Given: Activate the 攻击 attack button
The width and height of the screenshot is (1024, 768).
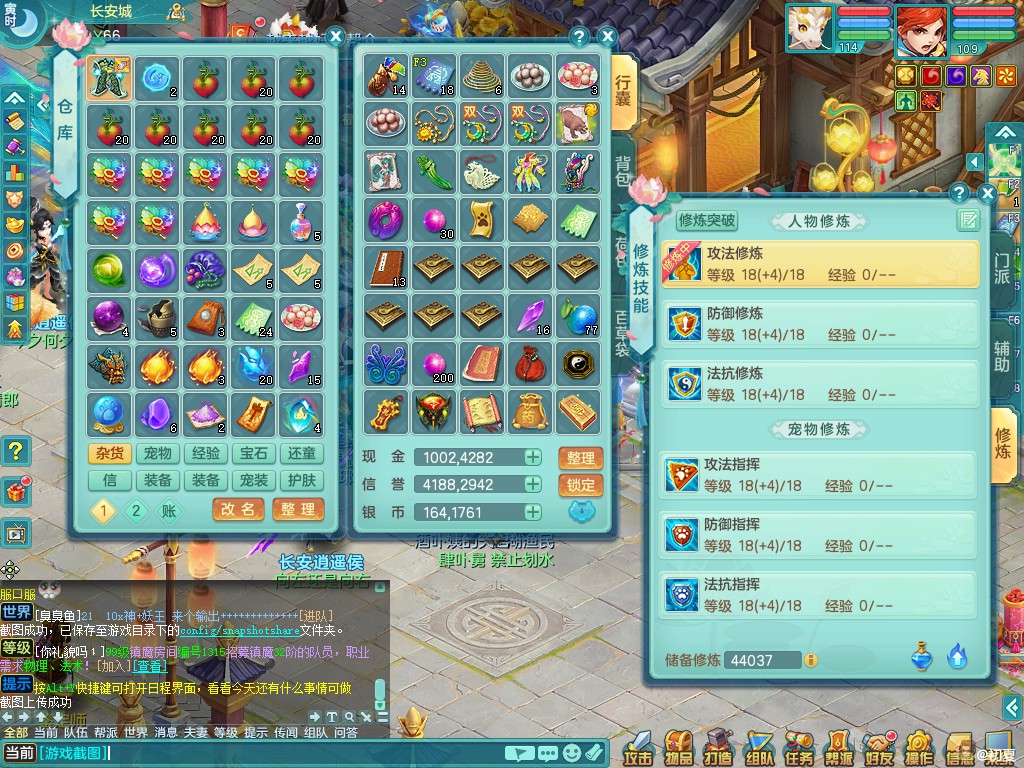Looking at the screenshot, I should tap(638, 747).
